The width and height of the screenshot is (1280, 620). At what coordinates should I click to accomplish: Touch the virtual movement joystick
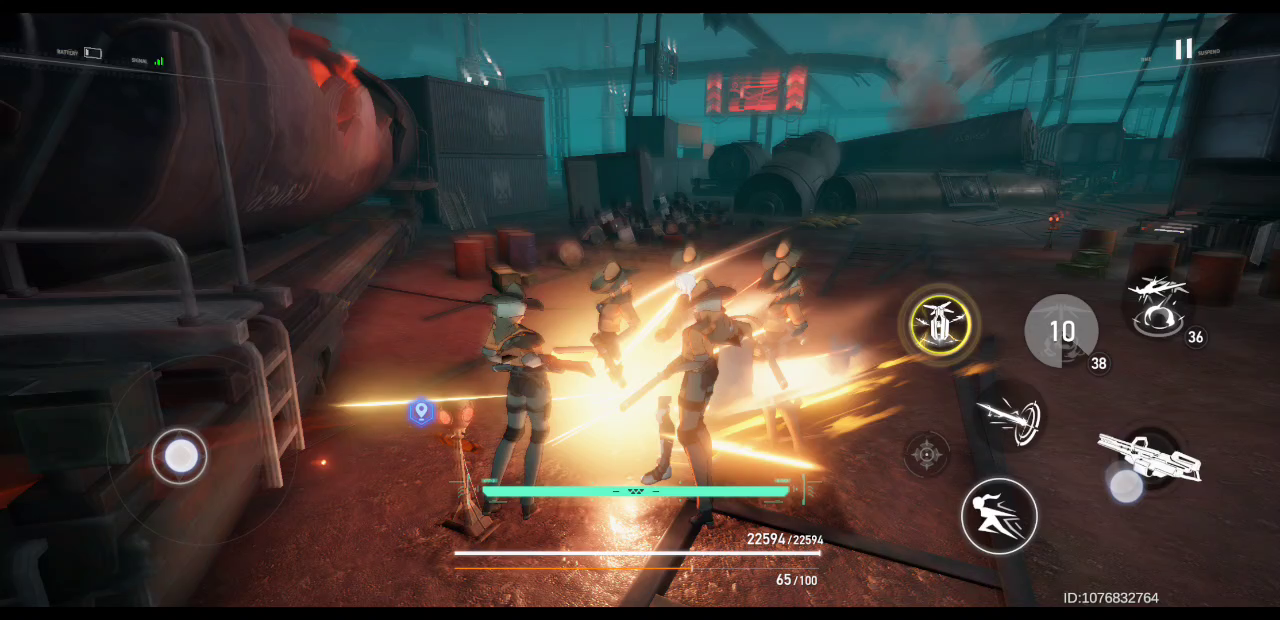180,456
